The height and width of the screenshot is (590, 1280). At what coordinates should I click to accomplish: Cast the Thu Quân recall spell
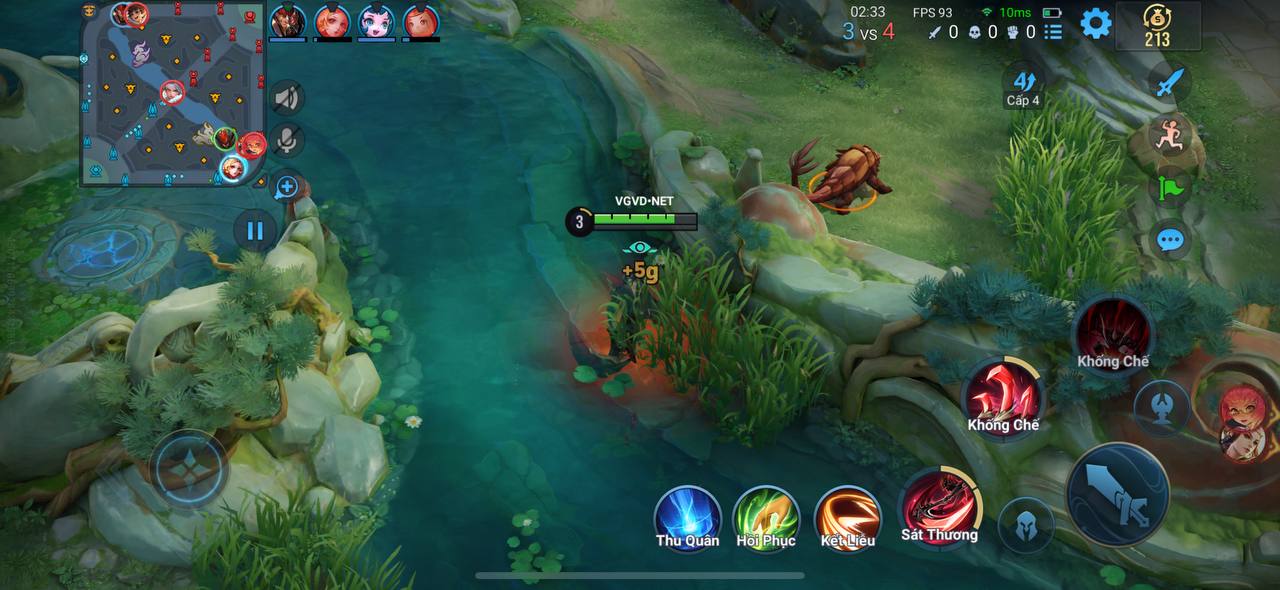click(687, 518)
